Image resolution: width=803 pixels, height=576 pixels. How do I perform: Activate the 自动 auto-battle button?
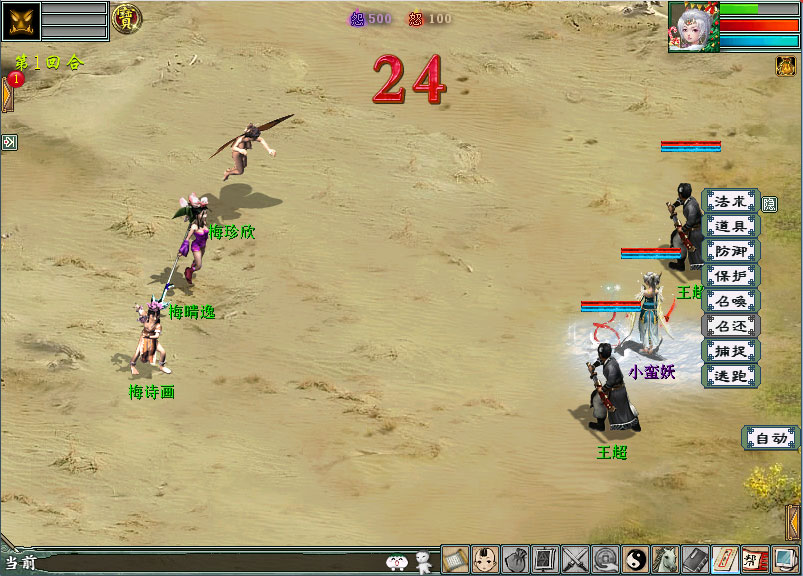(770, 438)
